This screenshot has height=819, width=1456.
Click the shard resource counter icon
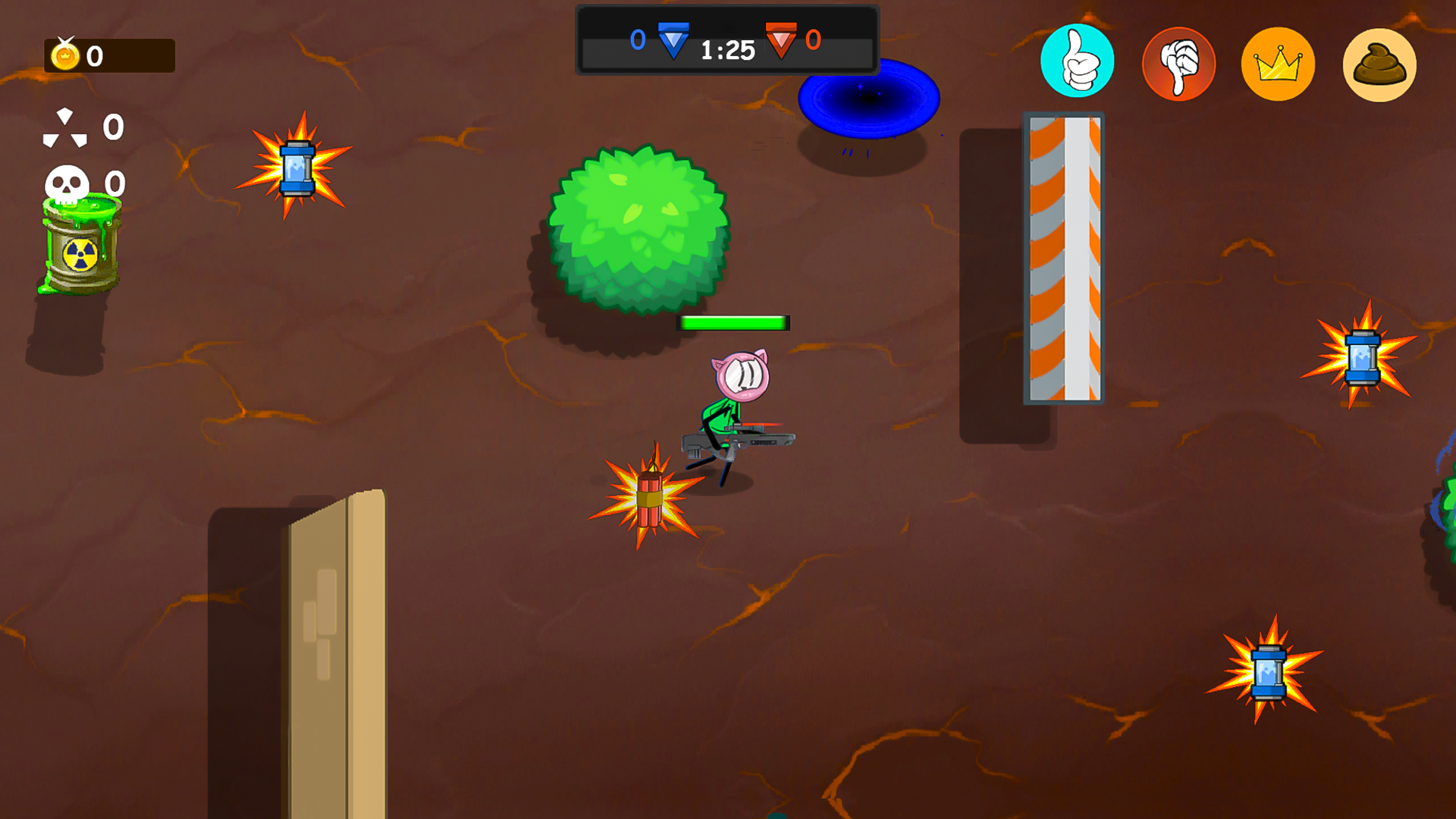click(x=67, y=127)
